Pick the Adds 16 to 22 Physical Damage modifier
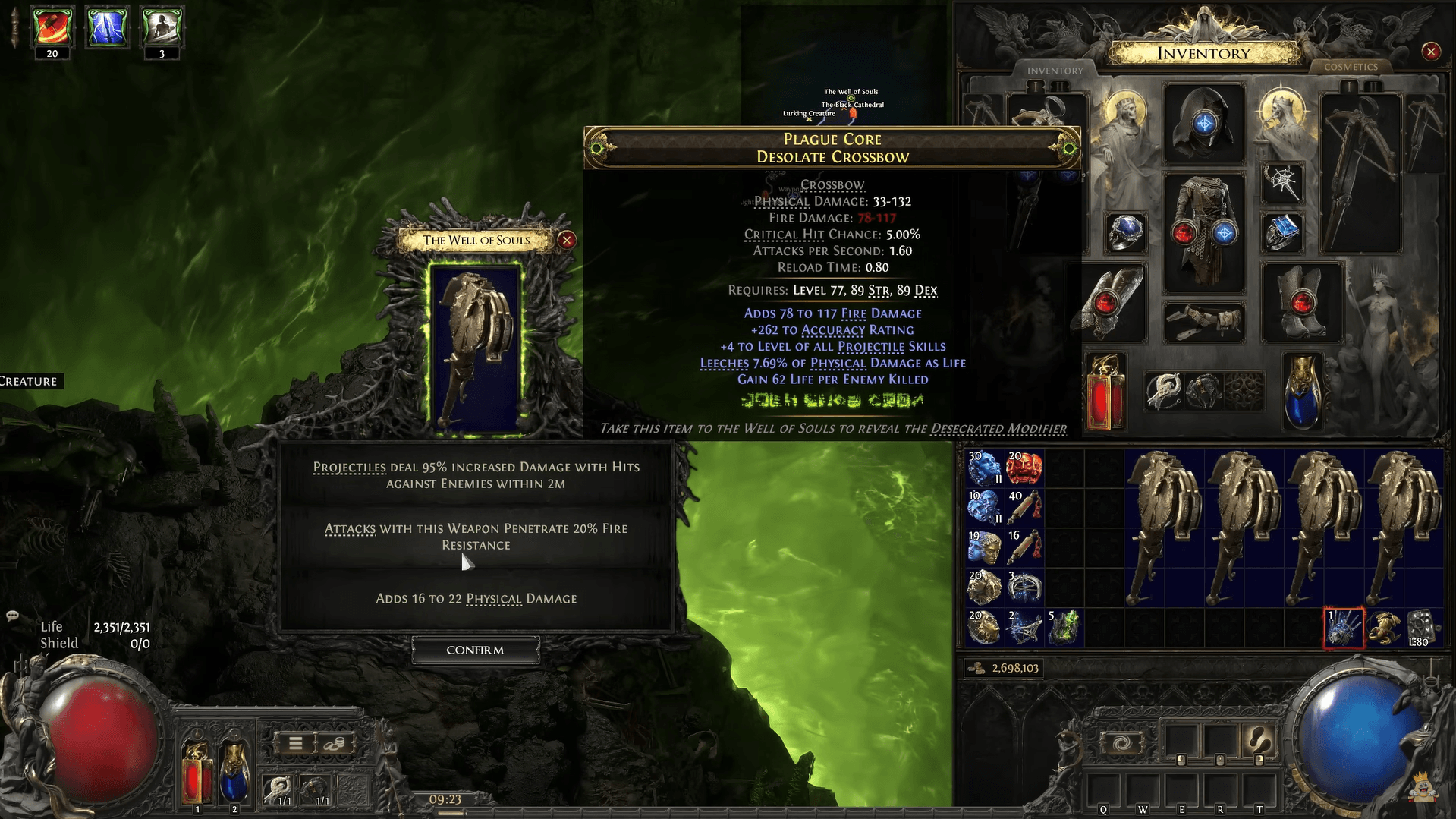1456x819 pixels. (476, 599)
